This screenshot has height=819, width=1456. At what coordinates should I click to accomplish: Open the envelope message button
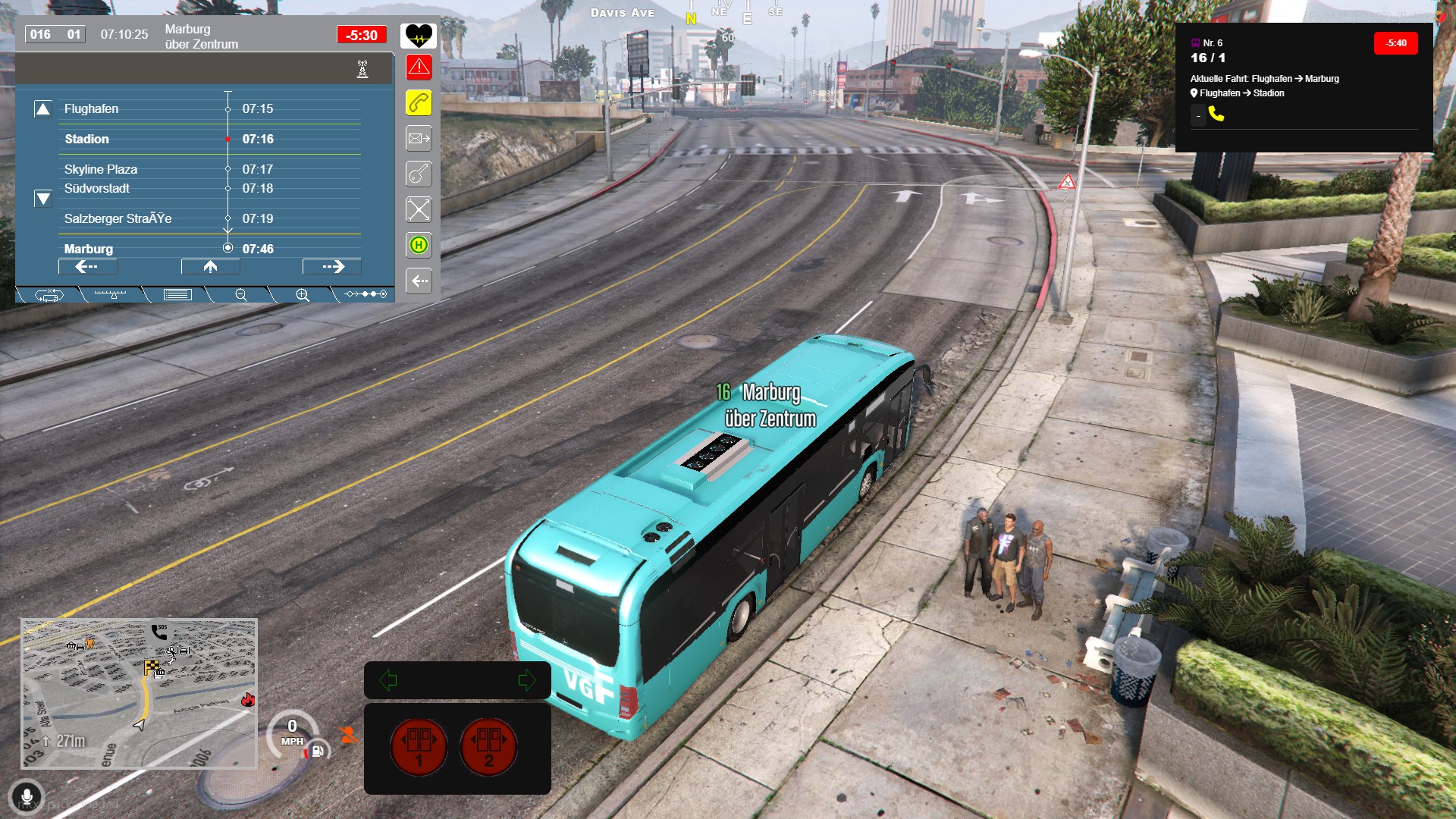click(419, 139)
